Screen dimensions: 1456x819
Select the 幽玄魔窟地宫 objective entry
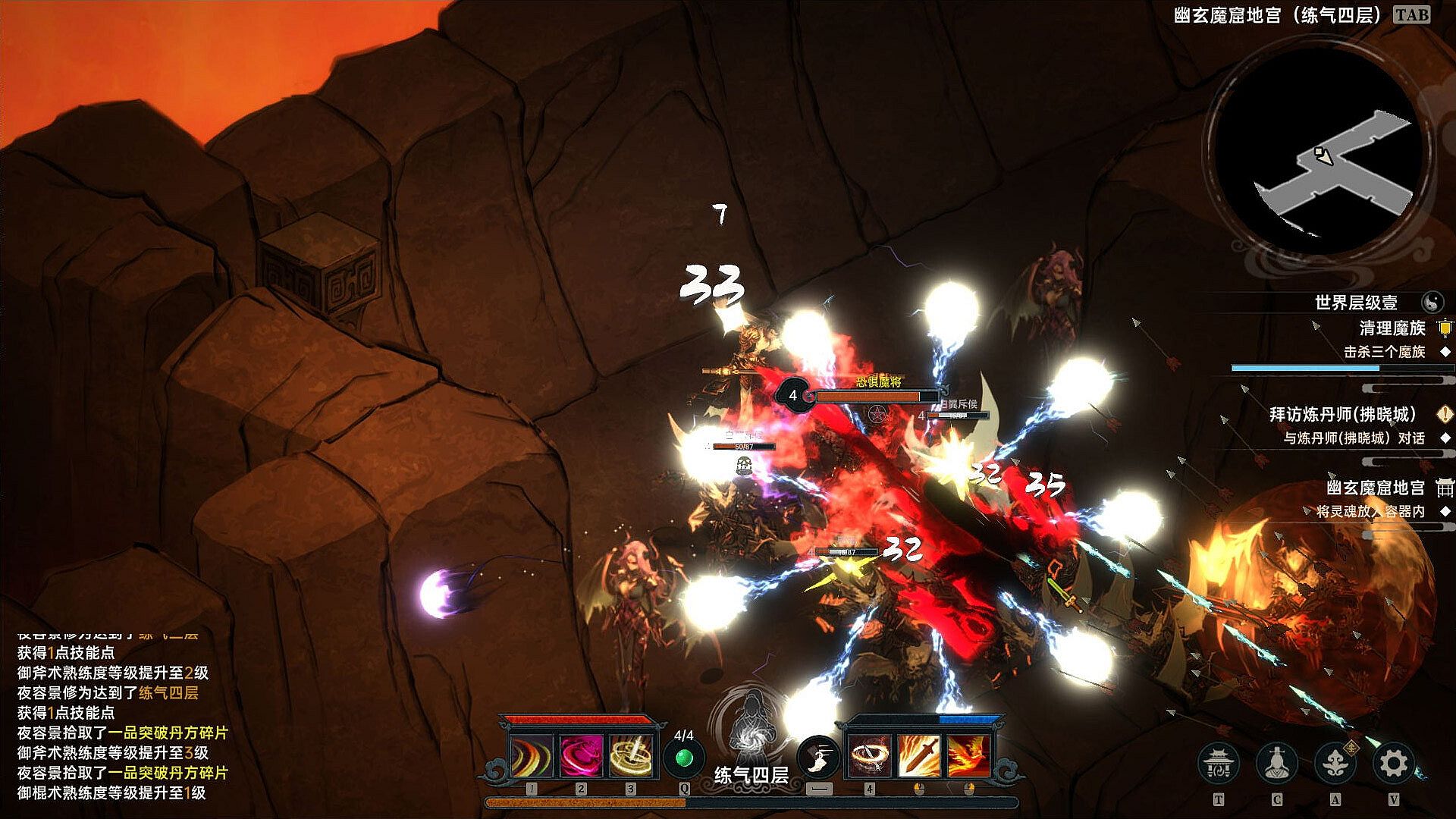1375,488
